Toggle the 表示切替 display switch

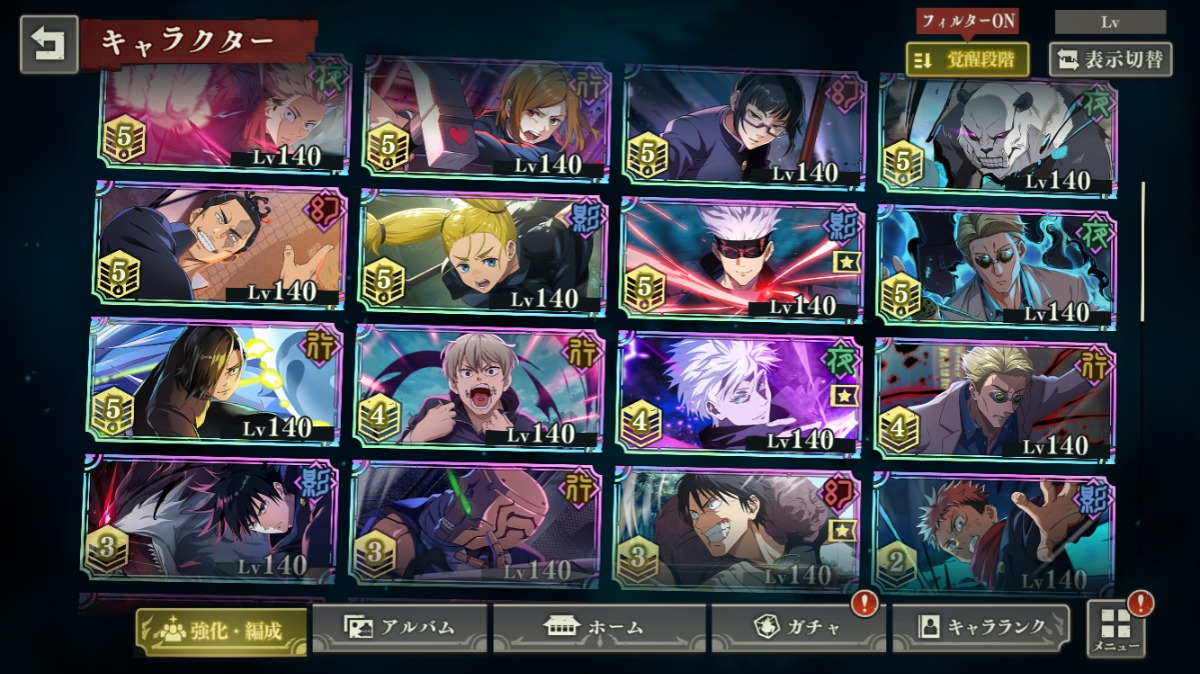tap(1110, 59)
